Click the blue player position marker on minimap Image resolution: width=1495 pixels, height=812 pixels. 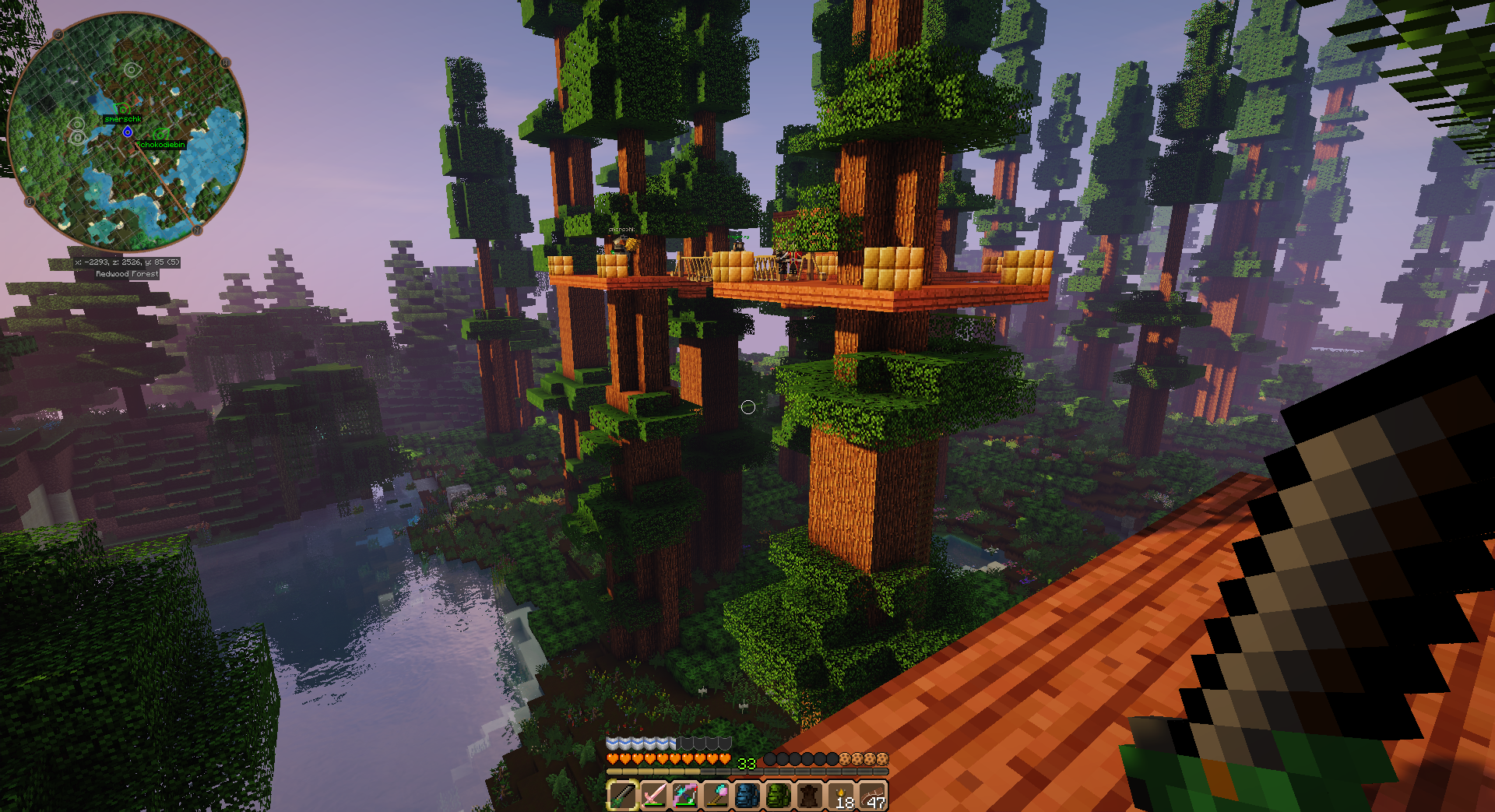click(128, 132)
